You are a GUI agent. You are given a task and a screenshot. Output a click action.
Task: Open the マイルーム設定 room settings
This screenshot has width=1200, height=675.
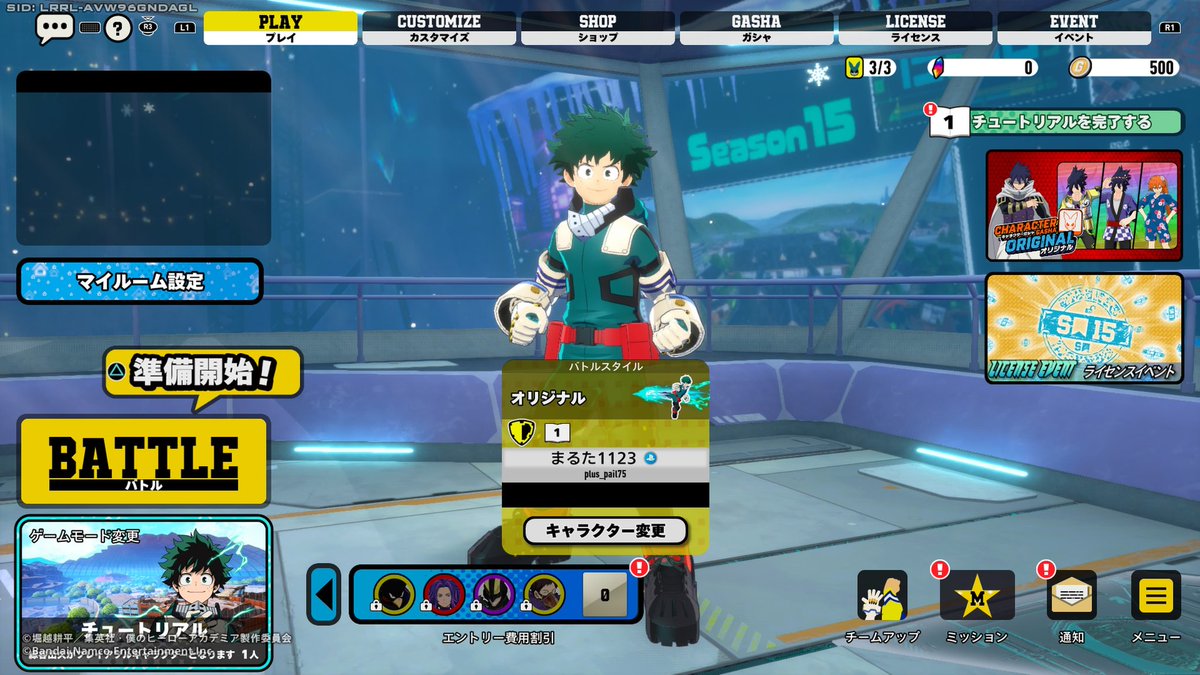coord(140,282)
